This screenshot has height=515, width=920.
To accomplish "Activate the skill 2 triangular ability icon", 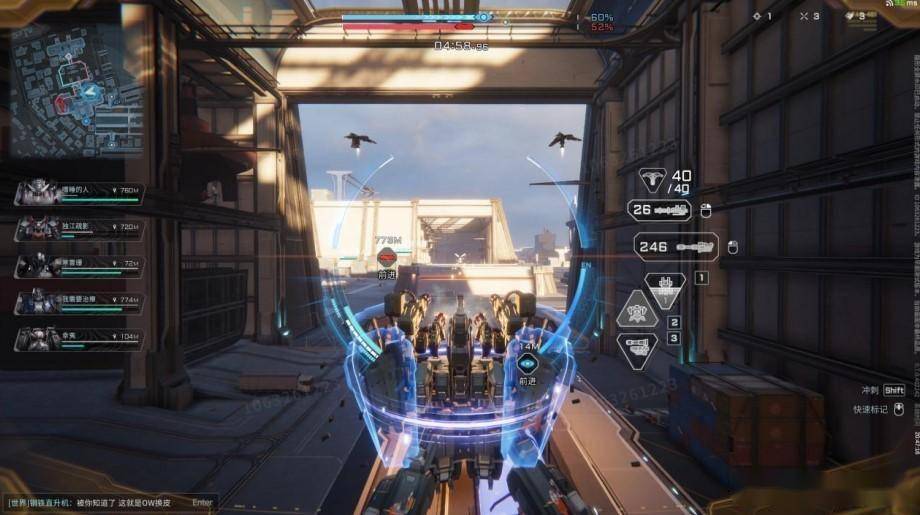I will coord(638,311).
